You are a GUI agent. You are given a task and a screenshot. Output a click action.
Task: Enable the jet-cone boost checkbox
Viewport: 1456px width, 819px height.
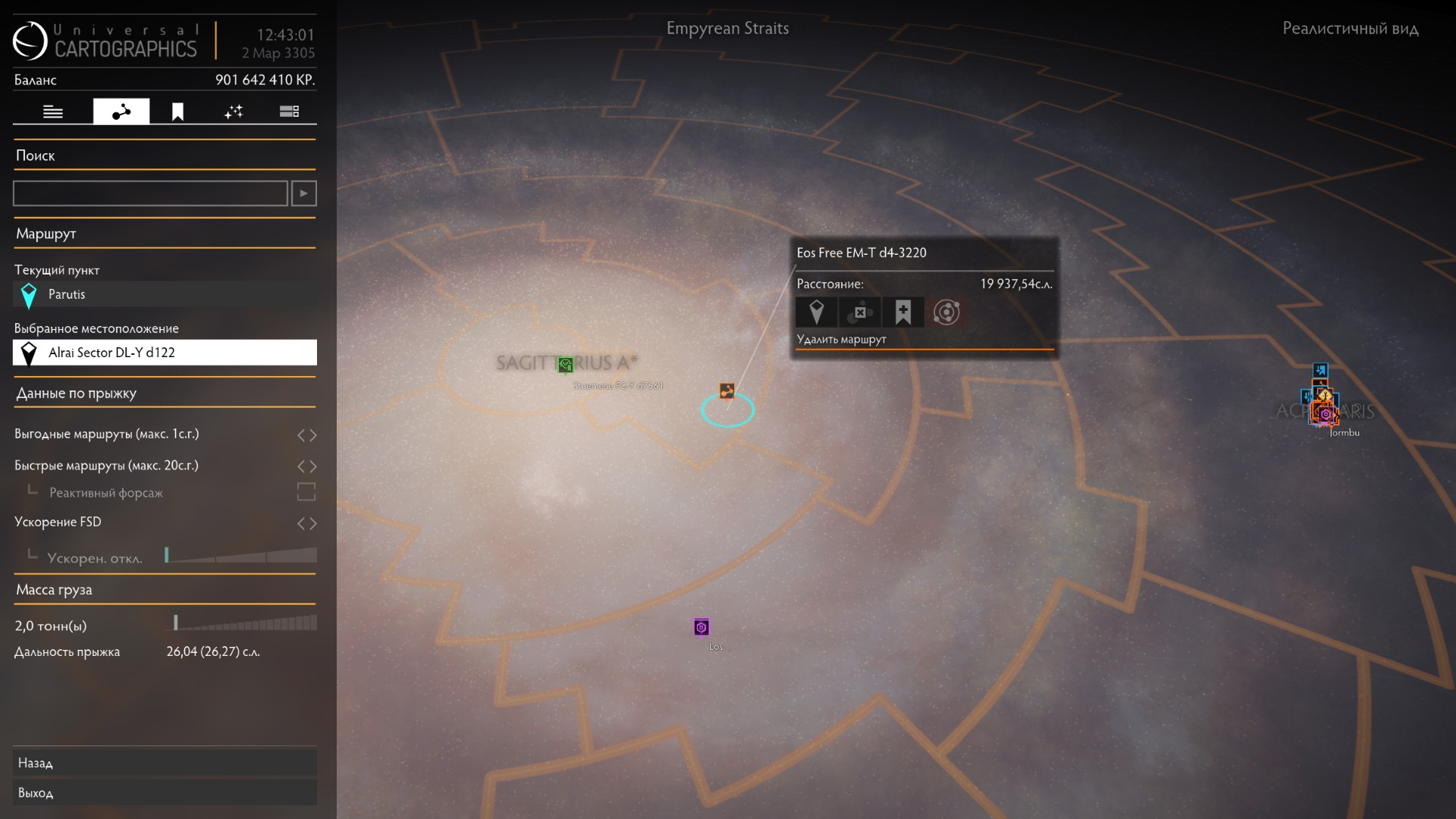click(306, 492)
